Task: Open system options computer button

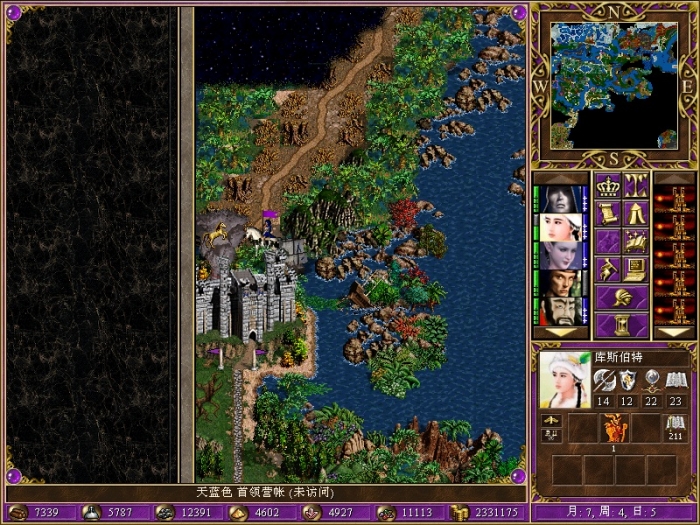Action: 636,269
